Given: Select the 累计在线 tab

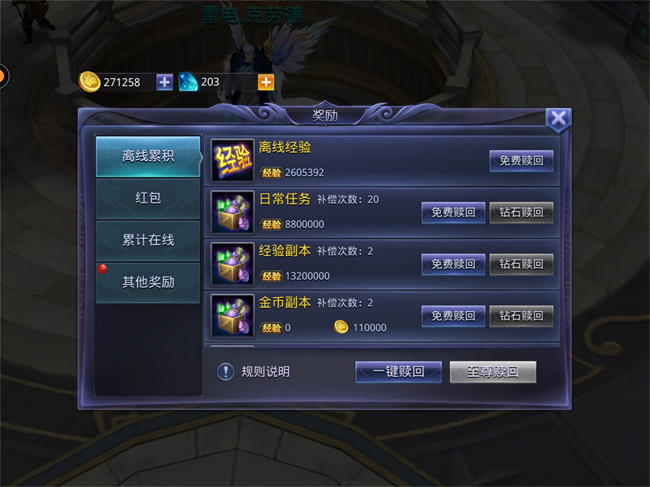Looking at the screenshot, I should (148, 240).
